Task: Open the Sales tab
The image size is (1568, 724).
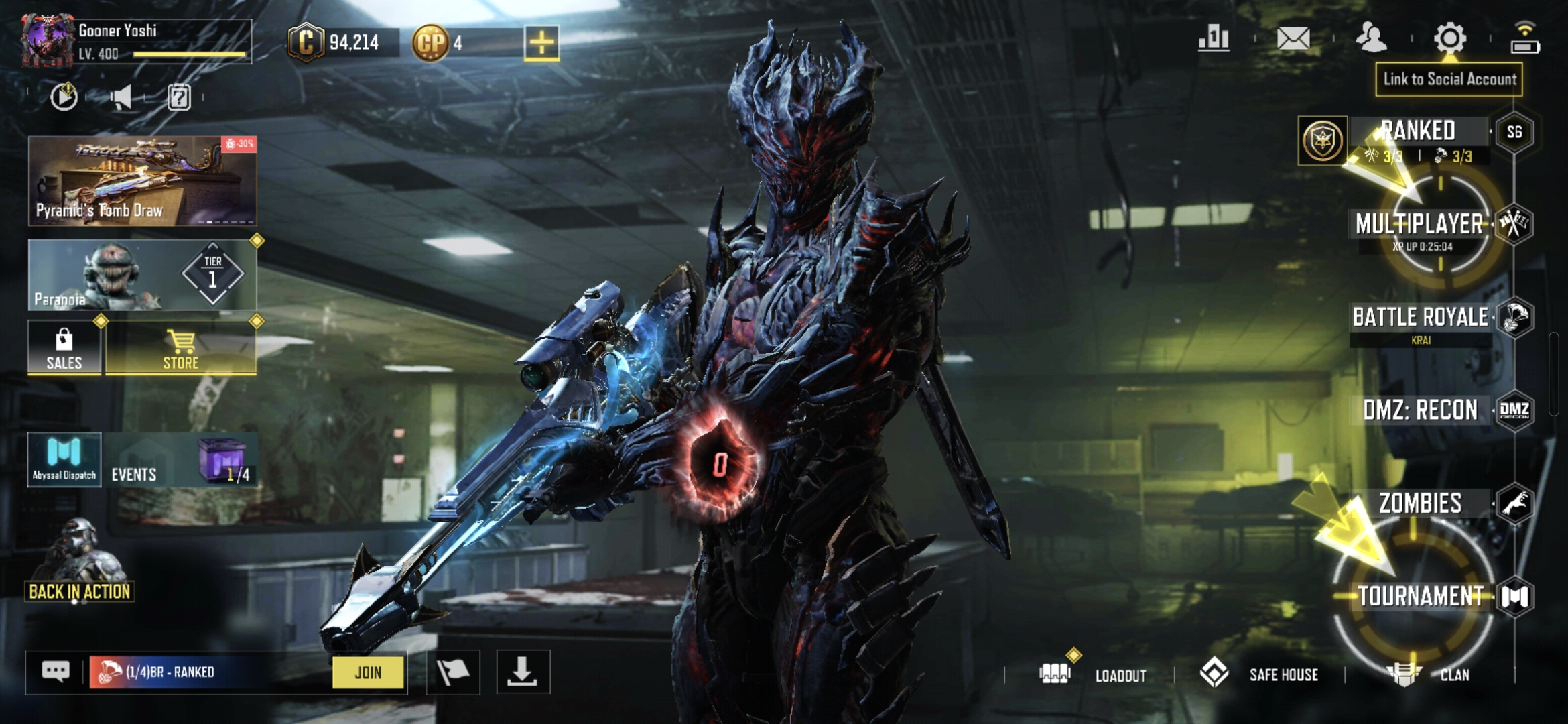Action: pos(64,347)
